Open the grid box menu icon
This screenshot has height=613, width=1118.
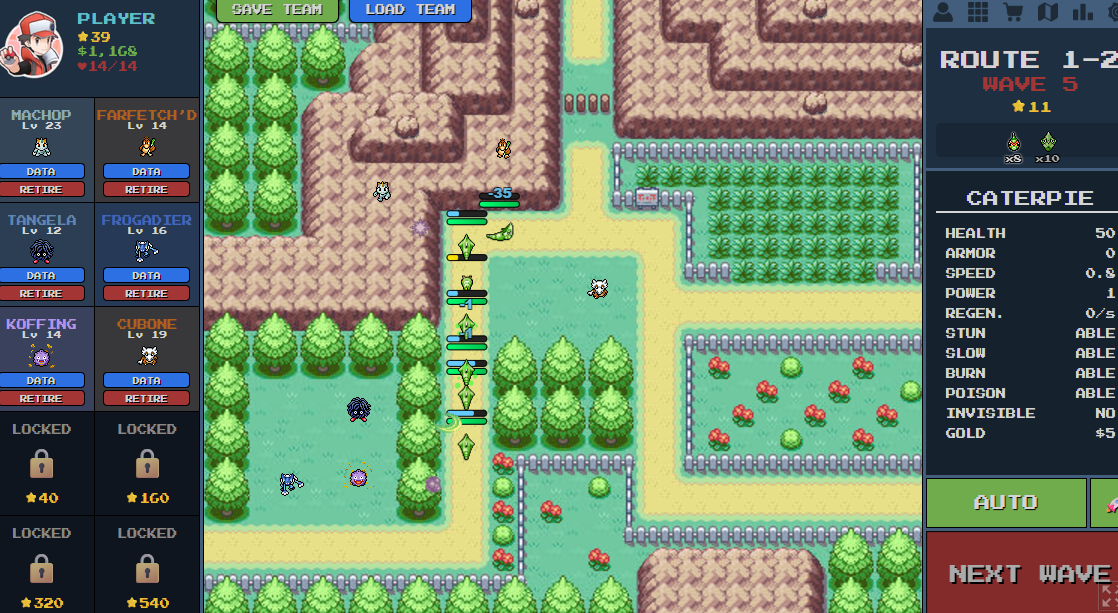coord(977,12)
